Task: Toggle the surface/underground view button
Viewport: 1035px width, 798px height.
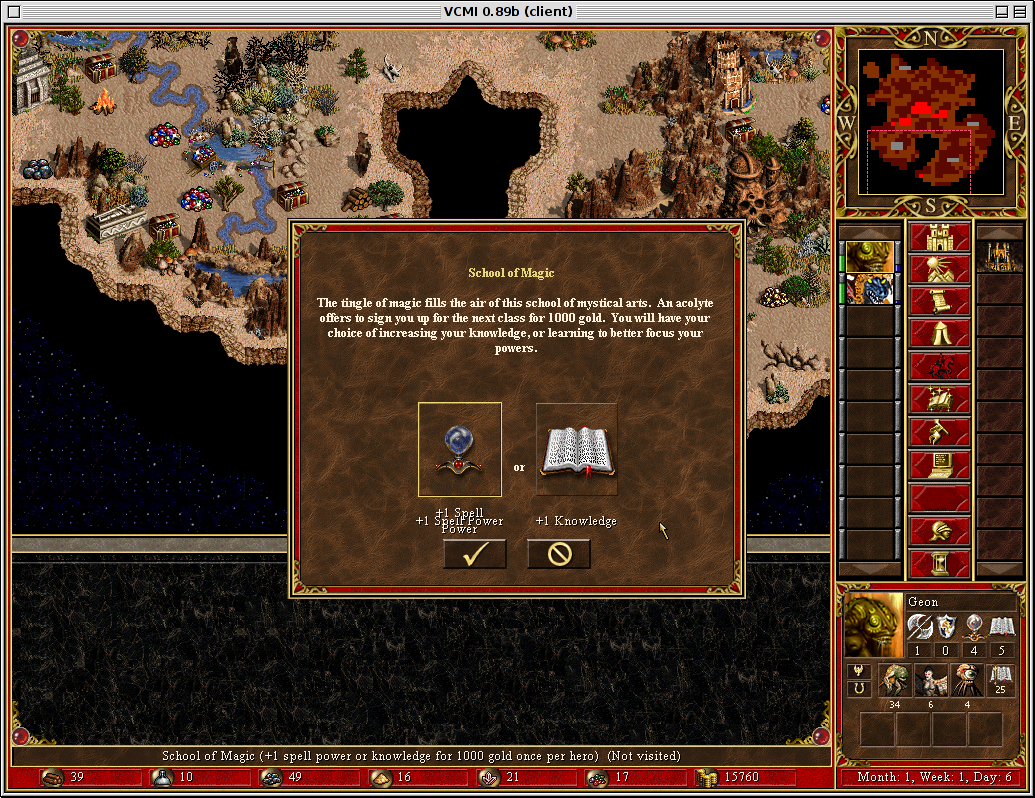Action: 939,270
